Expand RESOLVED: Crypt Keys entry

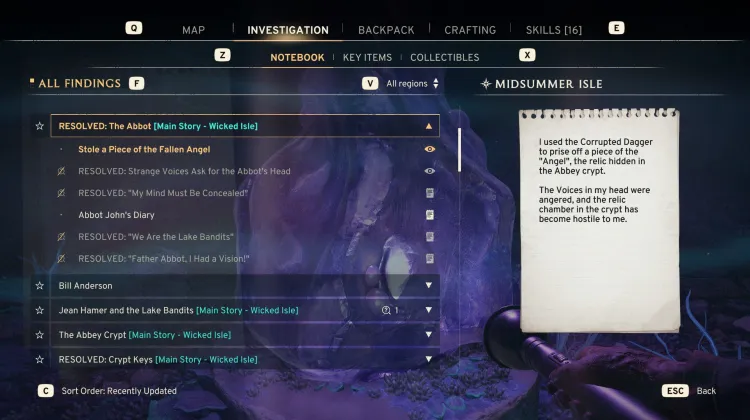[x=429, y=359]
